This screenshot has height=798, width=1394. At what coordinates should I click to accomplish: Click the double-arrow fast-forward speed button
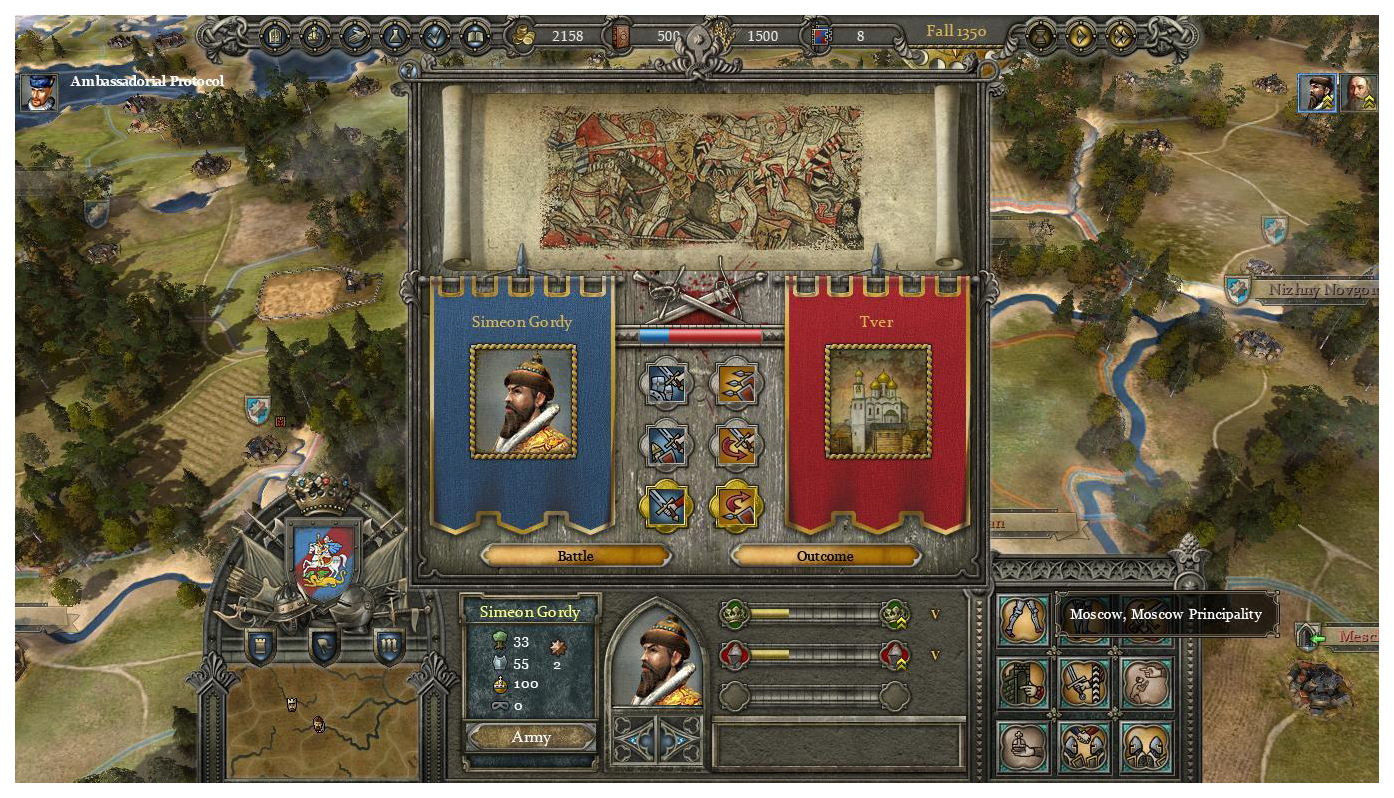pos(1120,37)
